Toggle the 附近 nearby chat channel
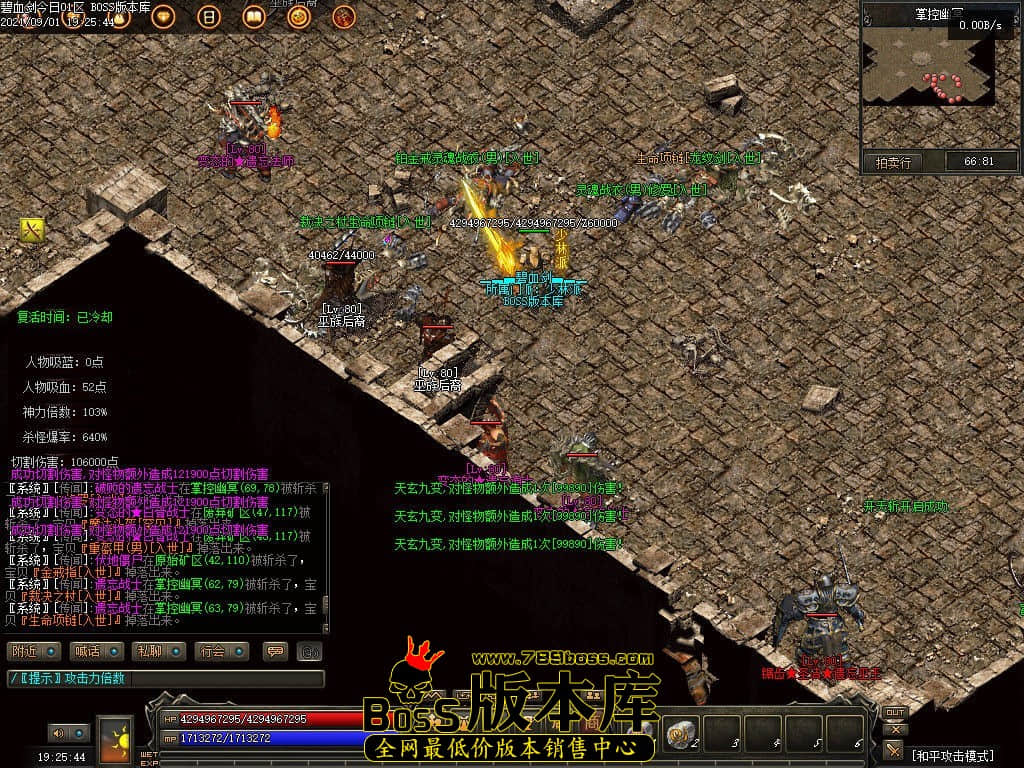This screenshot has width=1024, height=768. pos(32,651)
